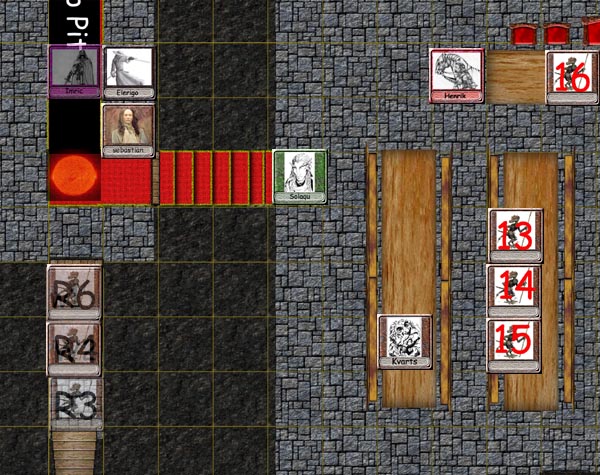Select the Imric character token

pyautogui.click(x=74, y=72)
